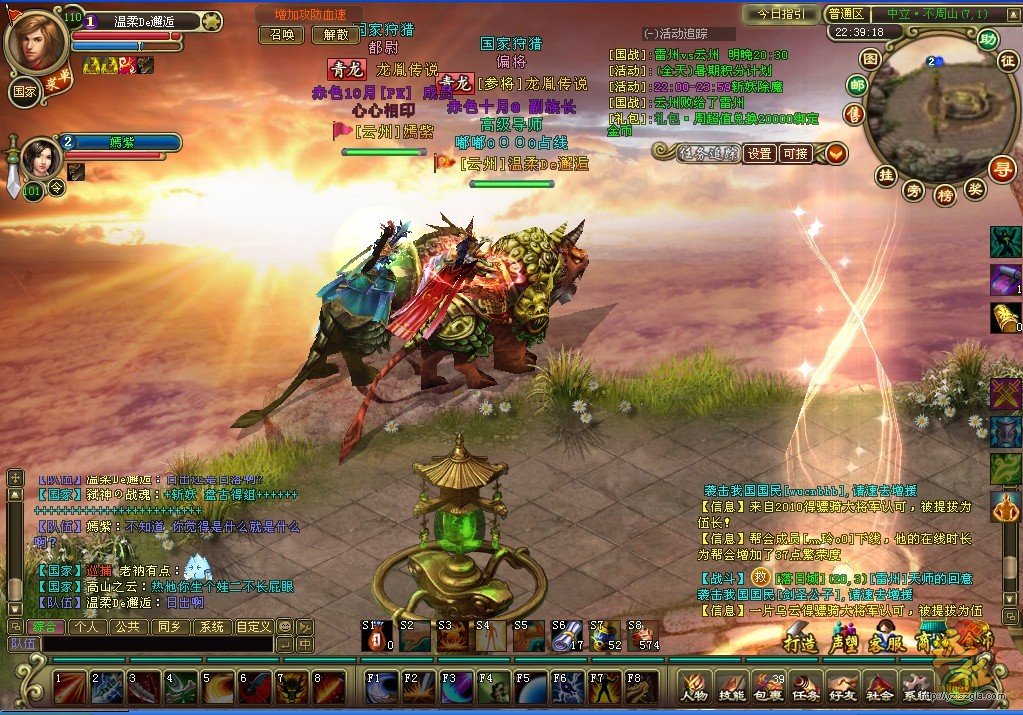Click the round 寻 pathfinding button
Screen dimensions: 1023x715
[1000, 168]
